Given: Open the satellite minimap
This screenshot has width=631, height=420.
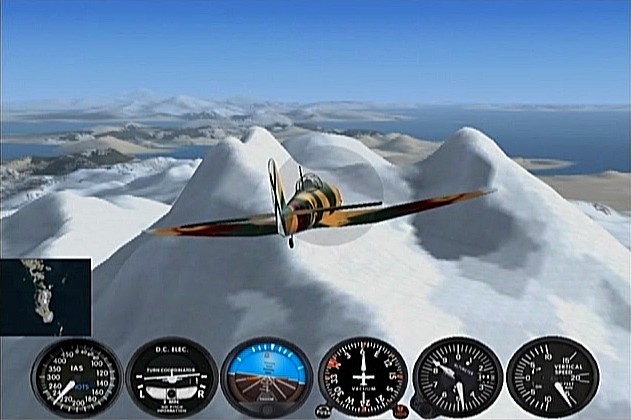Looking at the screenshot, I should 45,297.
